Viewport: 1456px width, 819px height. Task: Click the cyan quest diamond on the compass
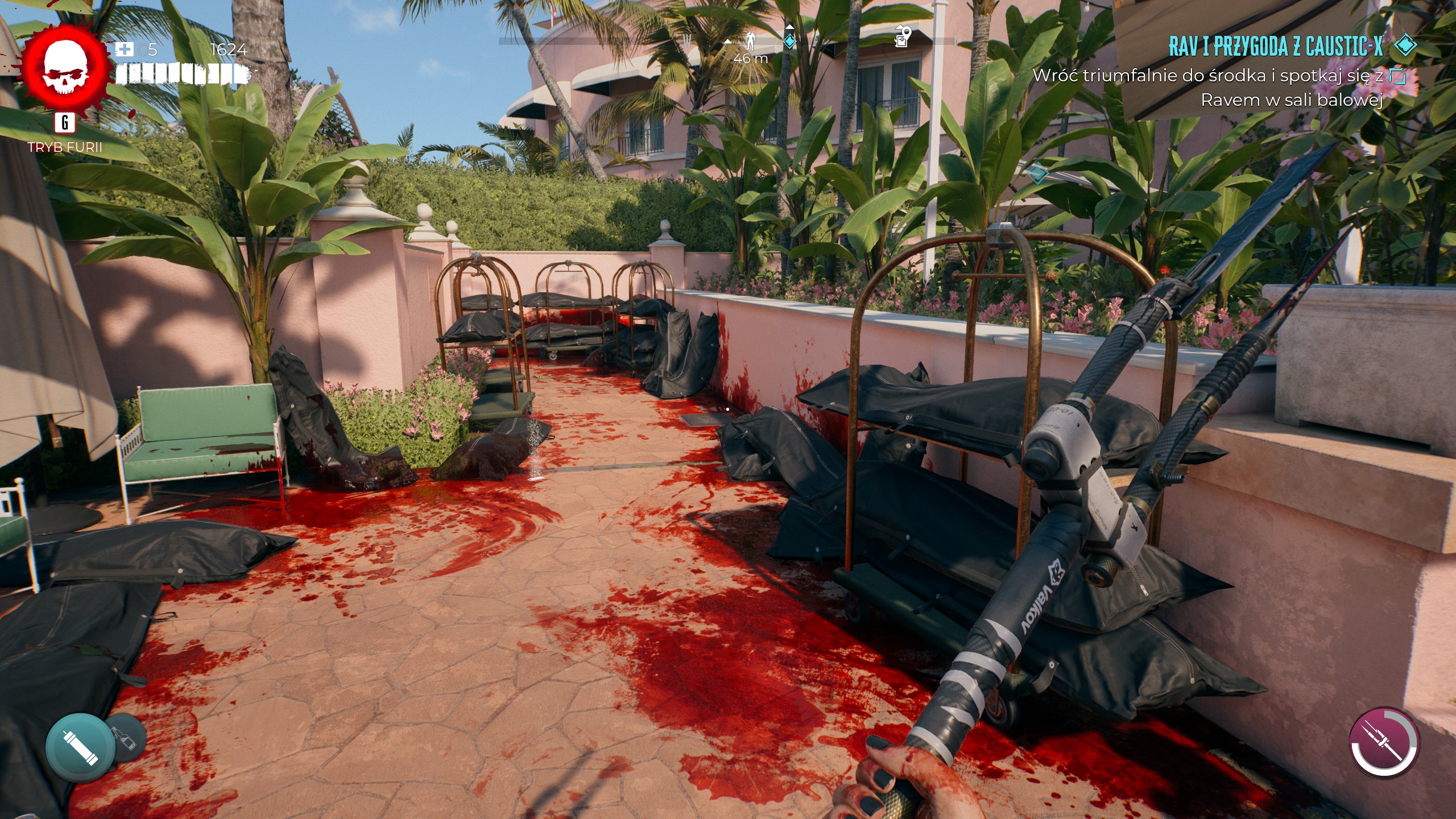click(790, 40)
